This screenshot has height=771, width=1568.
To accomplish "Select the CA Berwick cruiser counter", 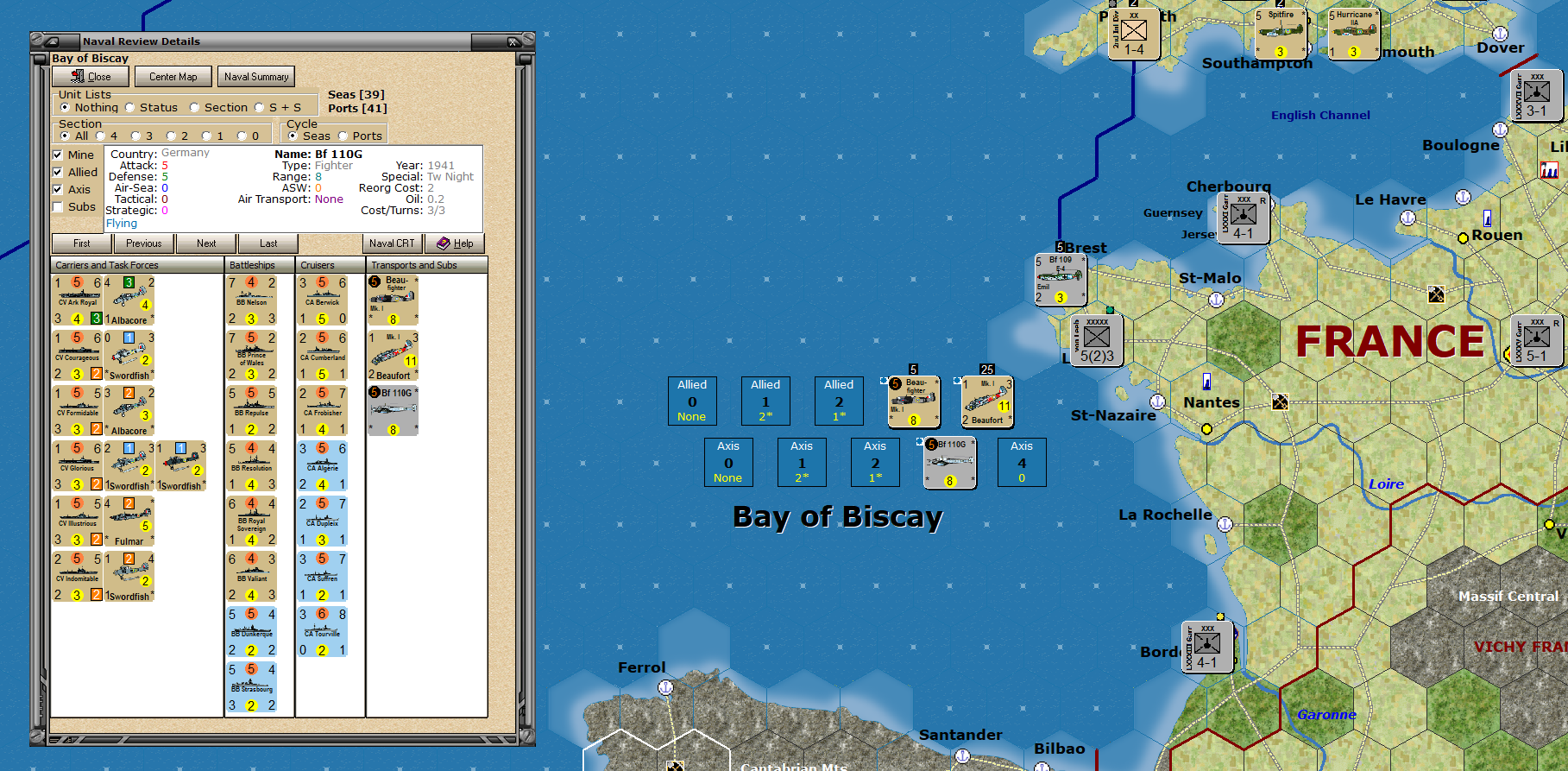I will pos(323,300).
